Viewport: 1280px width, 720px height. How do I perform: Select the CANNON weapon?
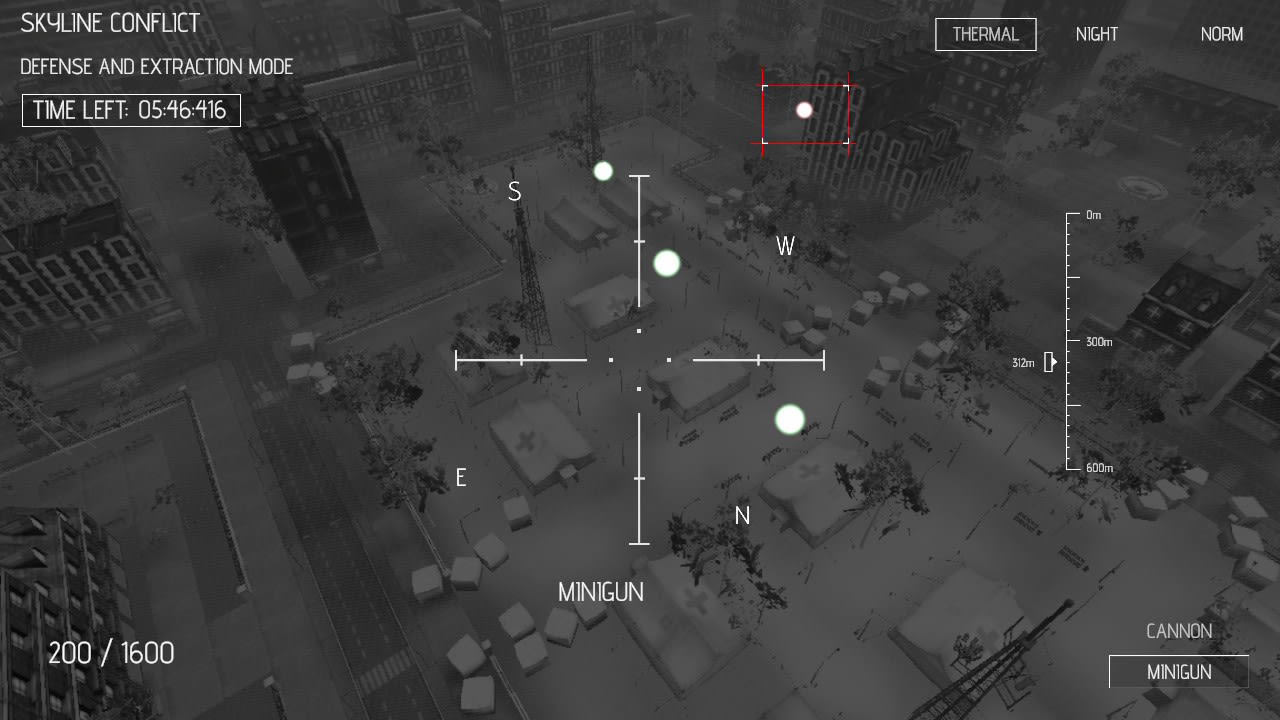(x=1179, y=631)
